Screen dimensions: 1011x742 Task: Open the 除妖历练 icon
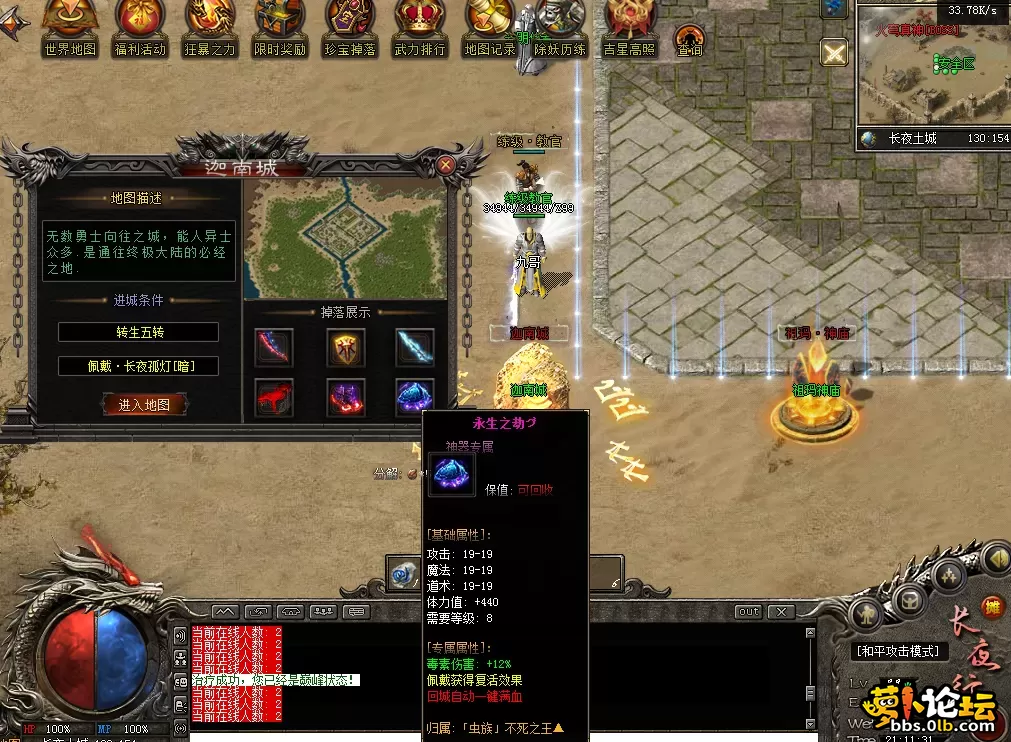click(x=560, y=27)
